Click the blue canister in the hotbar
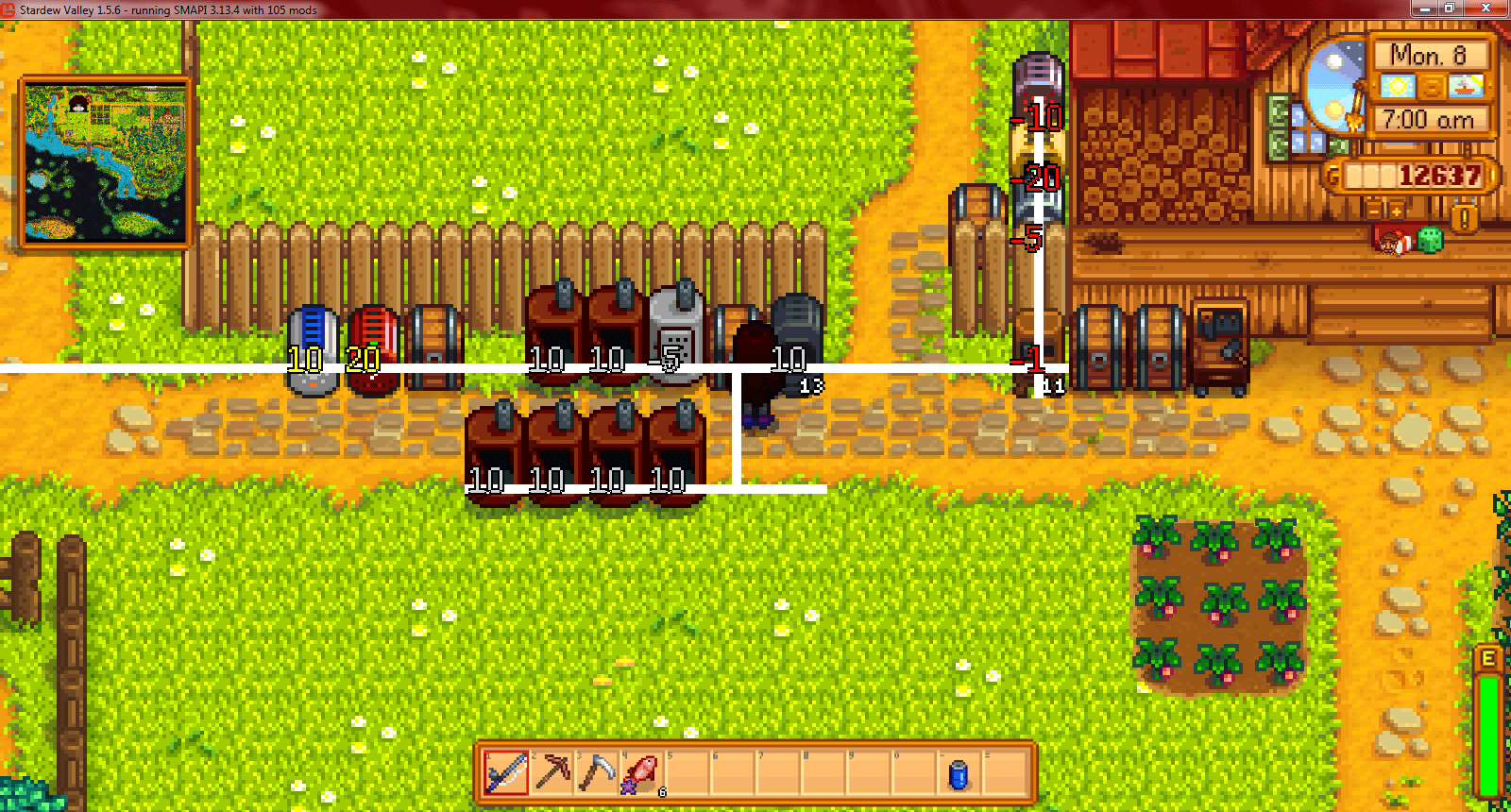1511x812 pixels. coord(957,772)
